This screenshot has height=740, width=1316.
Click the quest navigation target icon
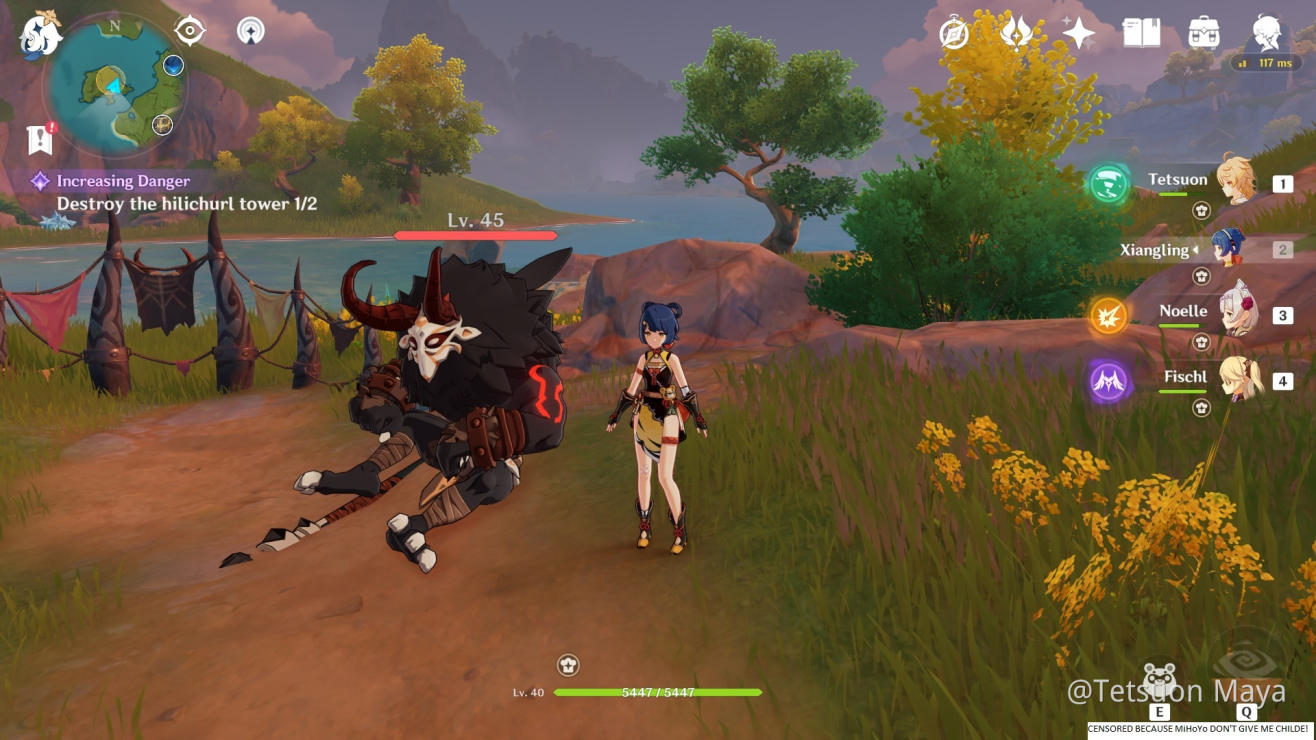tap(190, 30)
